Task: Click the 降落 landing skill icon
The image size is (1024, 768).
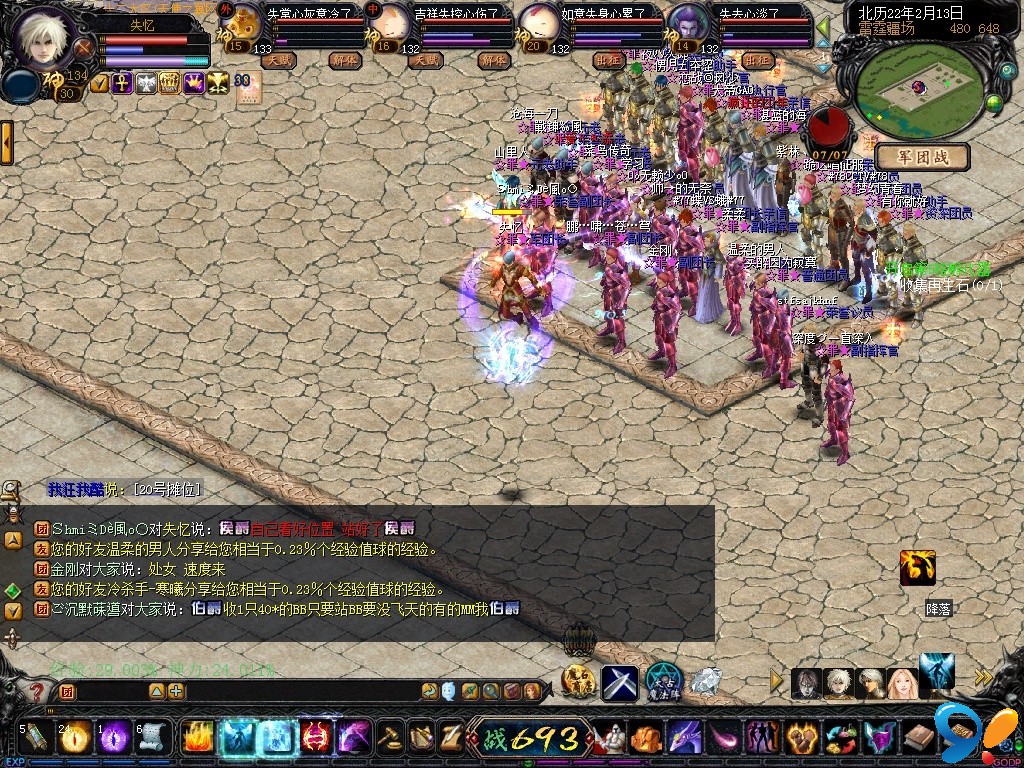Action: click(x=917, y=568)
